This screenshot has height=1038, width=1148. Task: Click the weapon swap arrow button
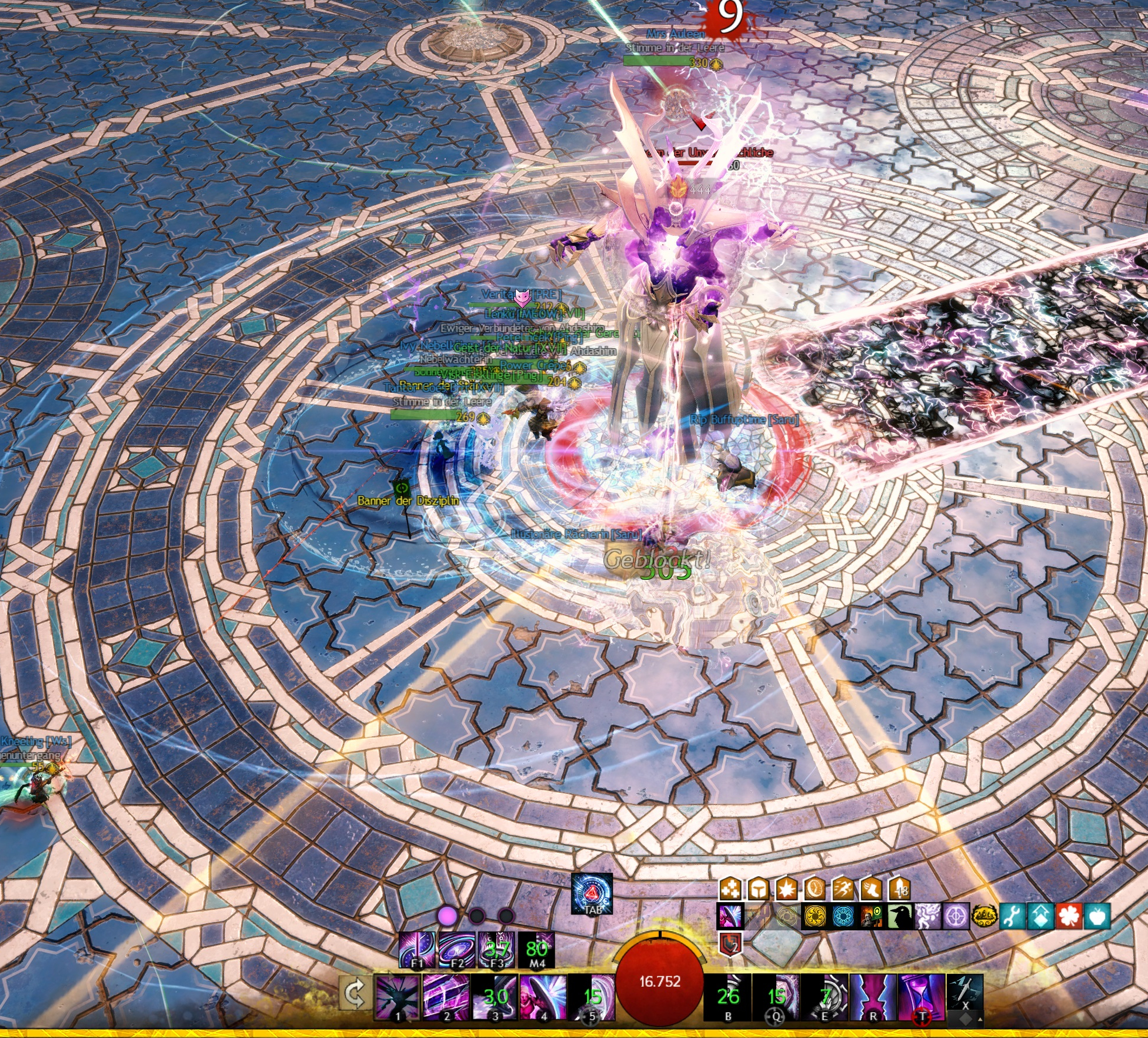[x=355, y=994]
